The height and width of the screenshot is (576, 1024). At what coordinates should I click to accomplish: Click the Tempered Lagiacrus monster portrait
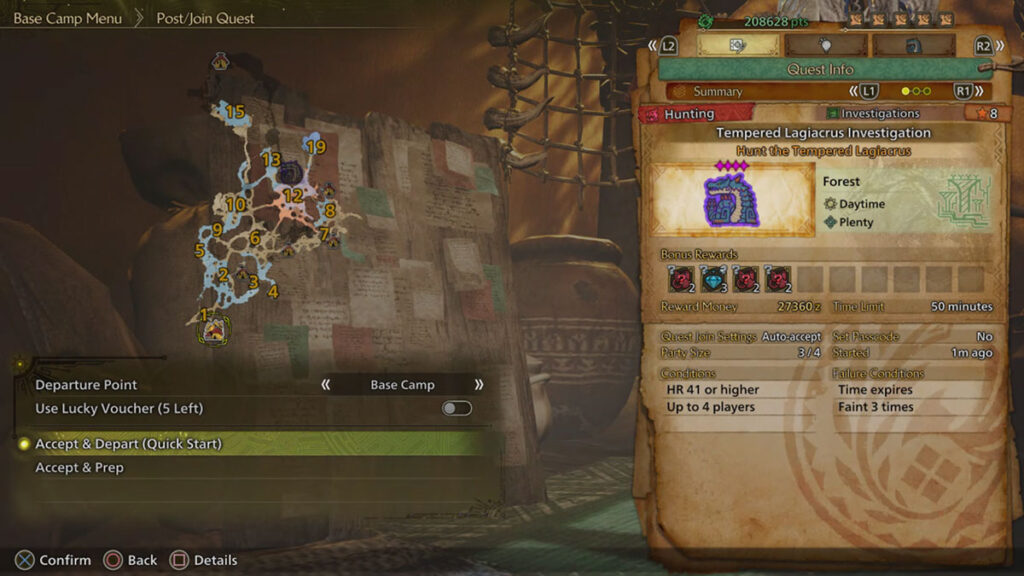click(733, 199)
